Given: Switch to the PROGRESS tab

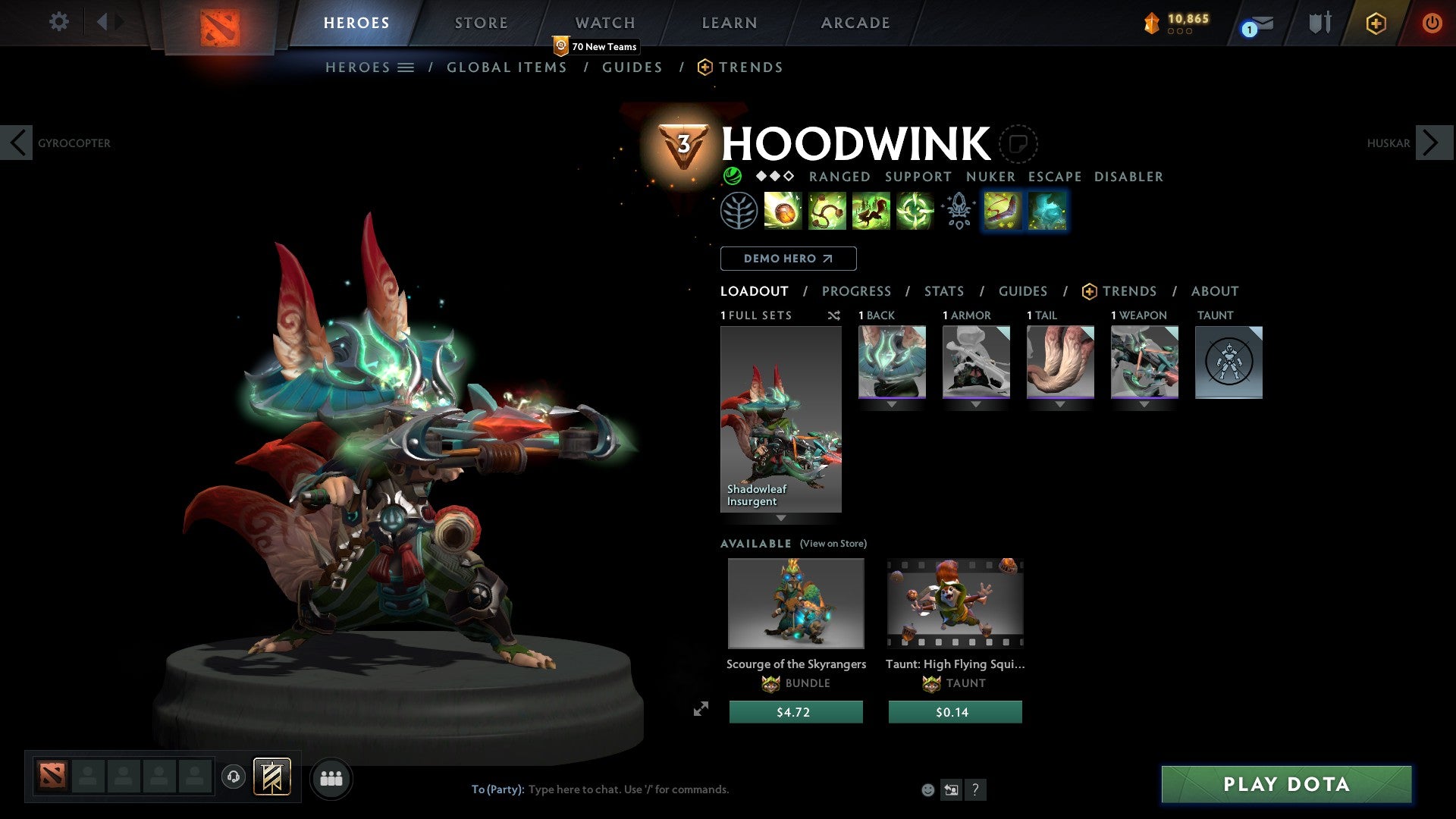Looking at the screenshot, I should click(x=857, y=291).
